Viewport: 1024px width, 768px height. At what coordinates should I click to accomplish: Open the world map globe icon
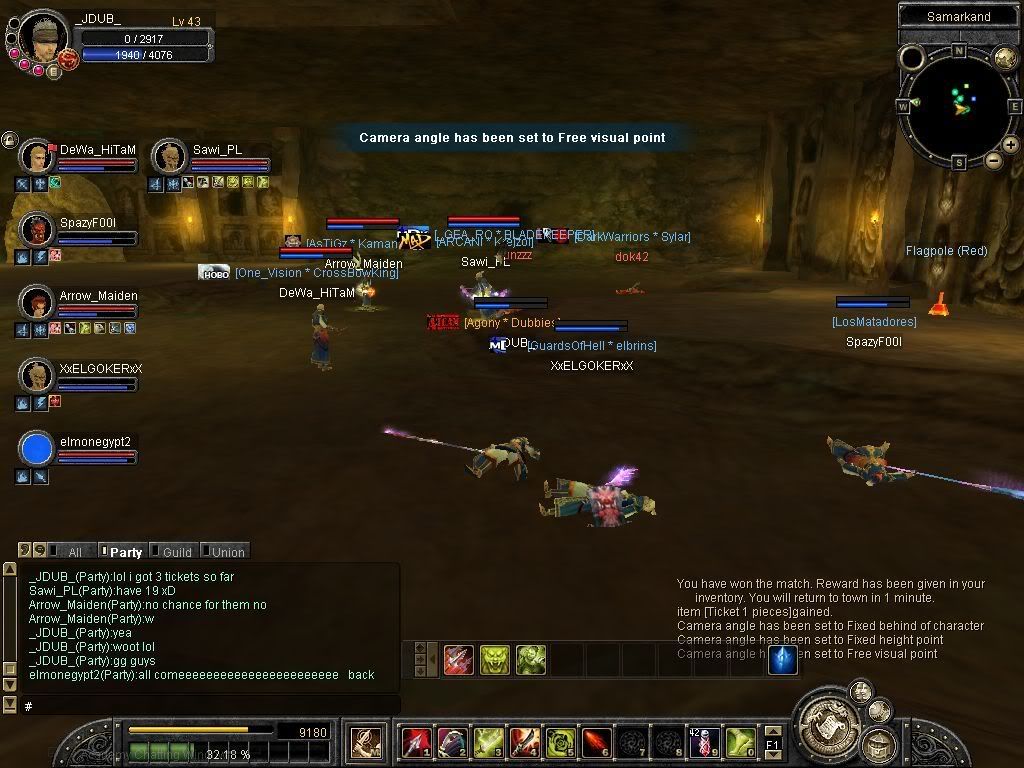pos(1005,57)
